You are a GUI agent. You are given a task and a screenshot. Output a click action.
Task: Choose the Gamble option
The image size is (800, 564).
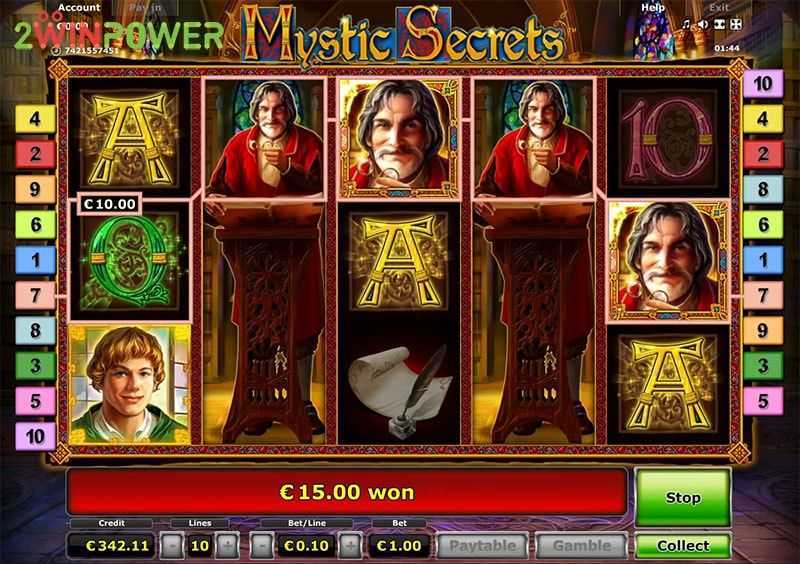581,546
